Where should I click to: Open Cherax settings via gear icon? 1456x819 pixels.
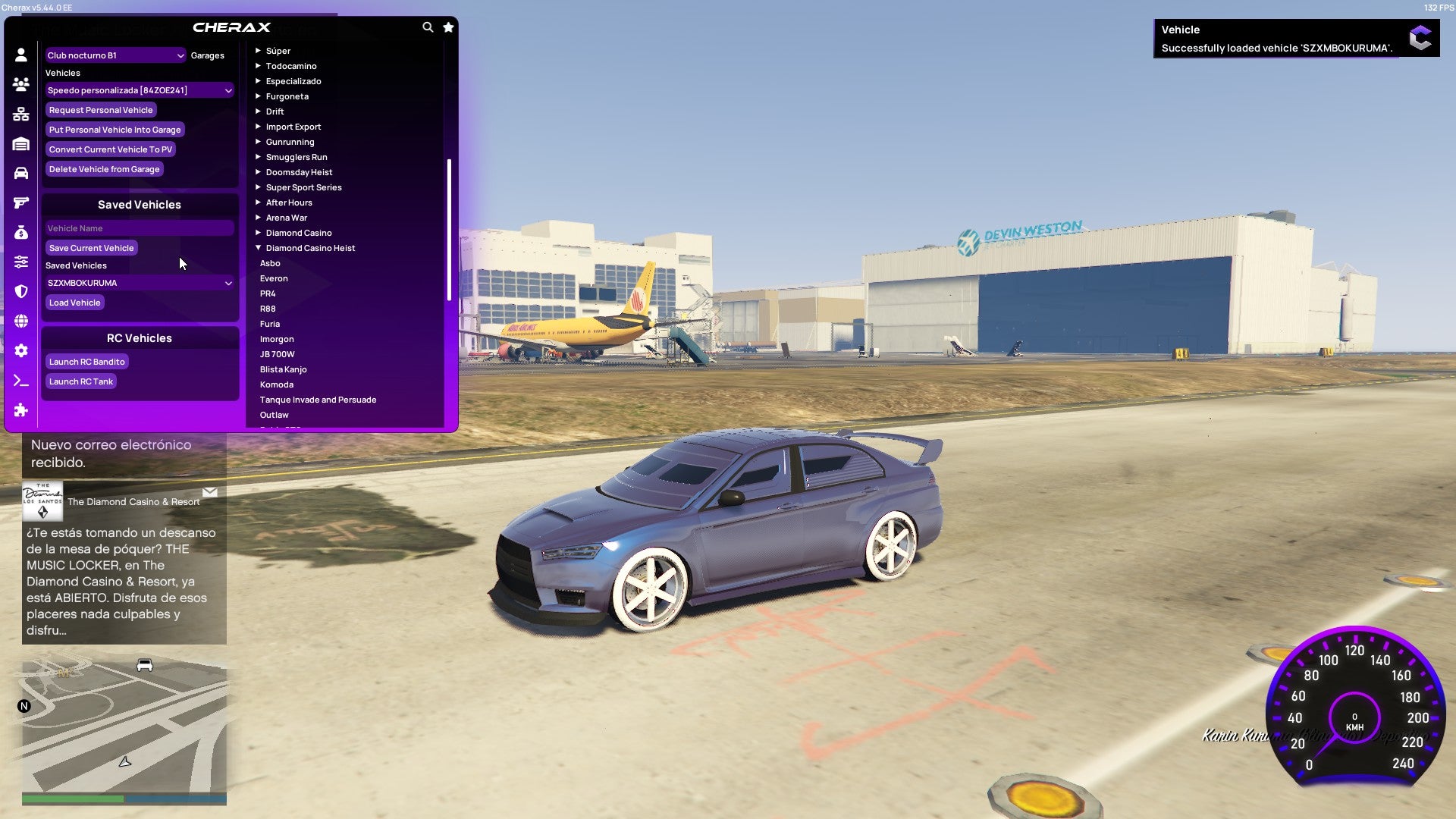[x=20, y=350]
